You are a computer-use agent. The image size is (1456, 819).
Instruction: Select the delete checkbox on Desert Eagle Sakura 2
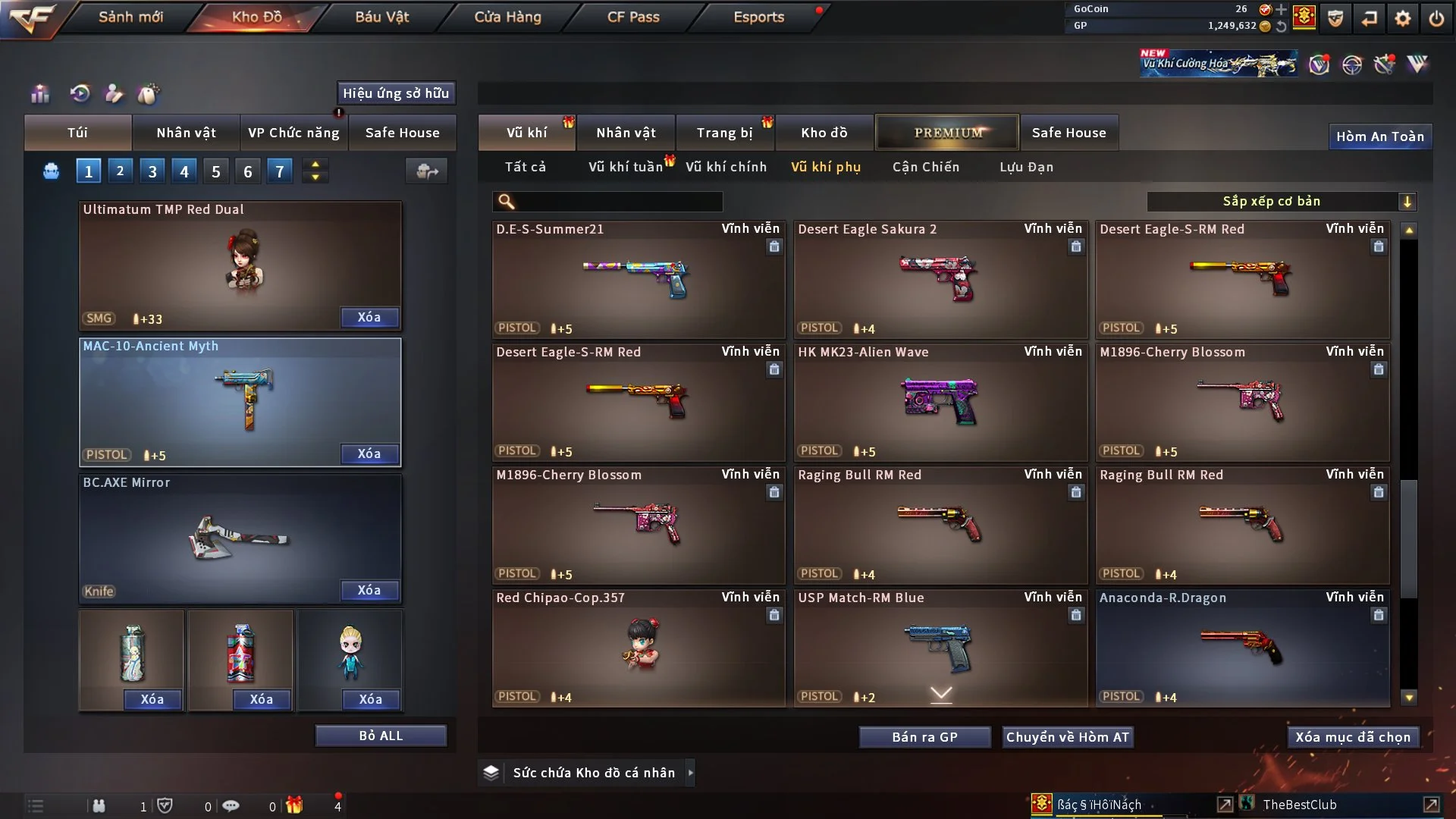(1077, 246)
